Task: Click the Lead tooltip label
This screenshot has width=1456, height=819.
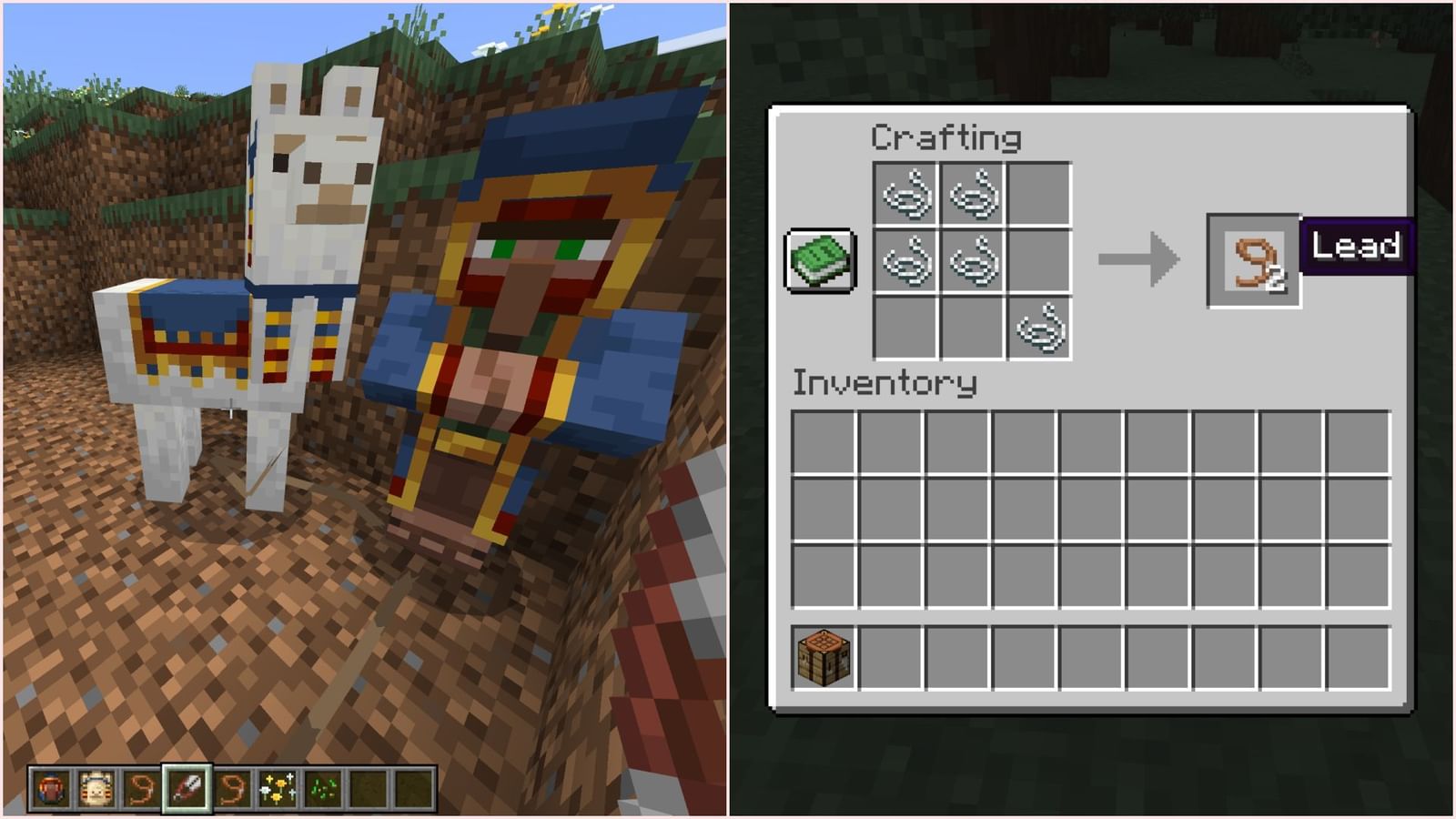Action: (x=1358, y=244)
